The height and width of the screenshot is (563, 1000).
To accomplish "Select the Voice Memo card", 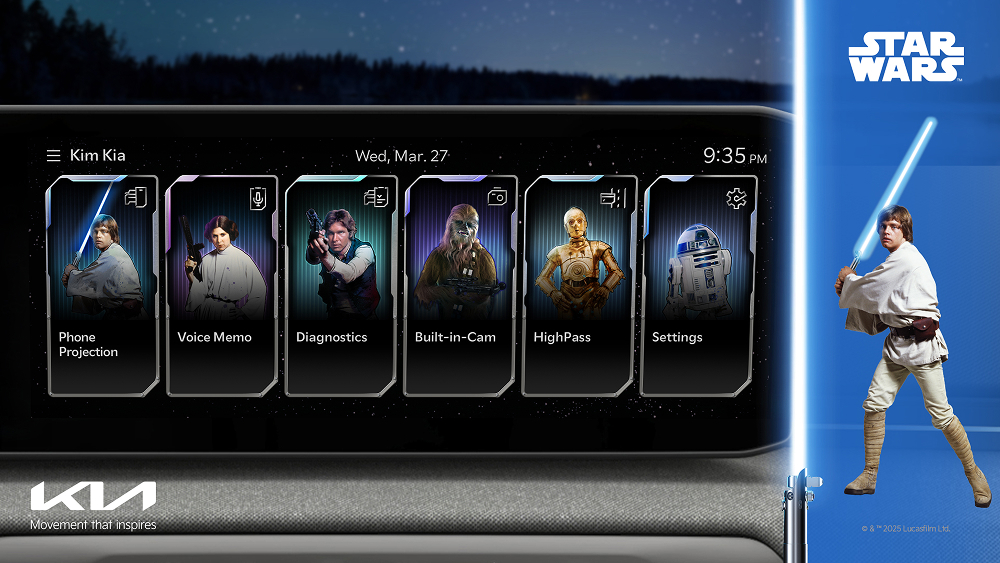I will 222,285.
